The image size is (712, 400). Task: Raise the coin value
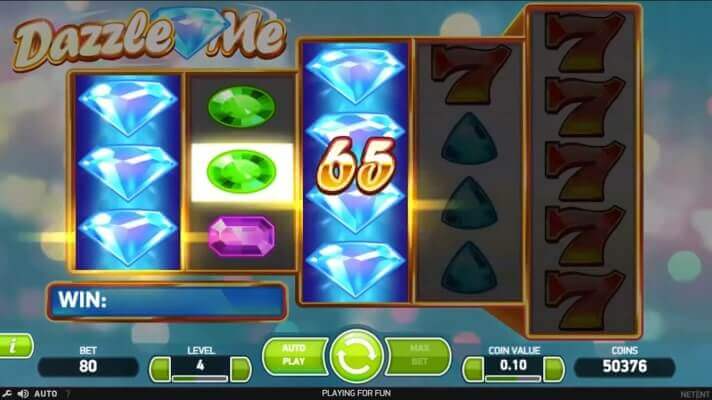pos(554,369)
